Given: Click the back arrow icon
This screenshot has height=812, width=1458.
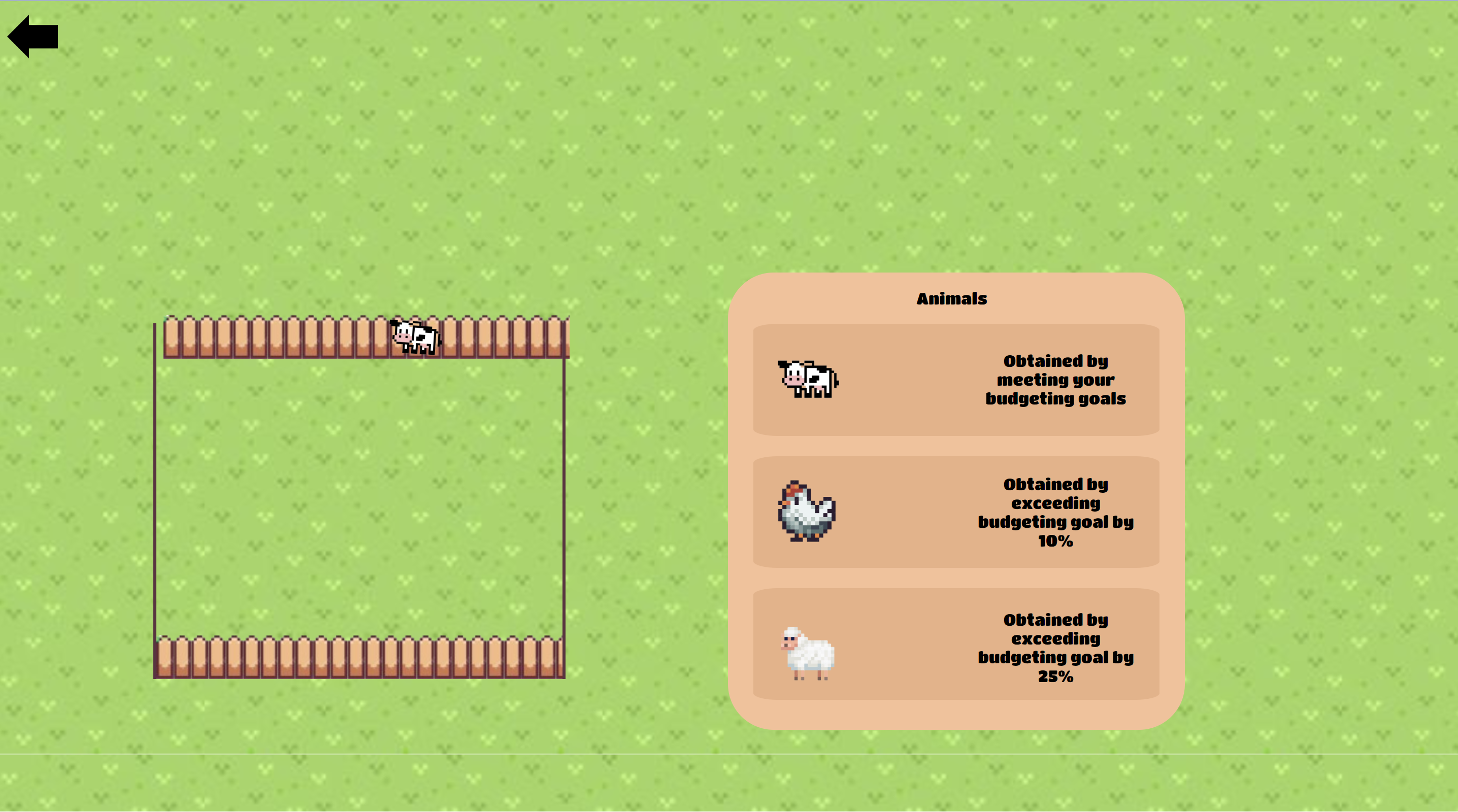Looking at the screenshot, I should coord(34,36).
